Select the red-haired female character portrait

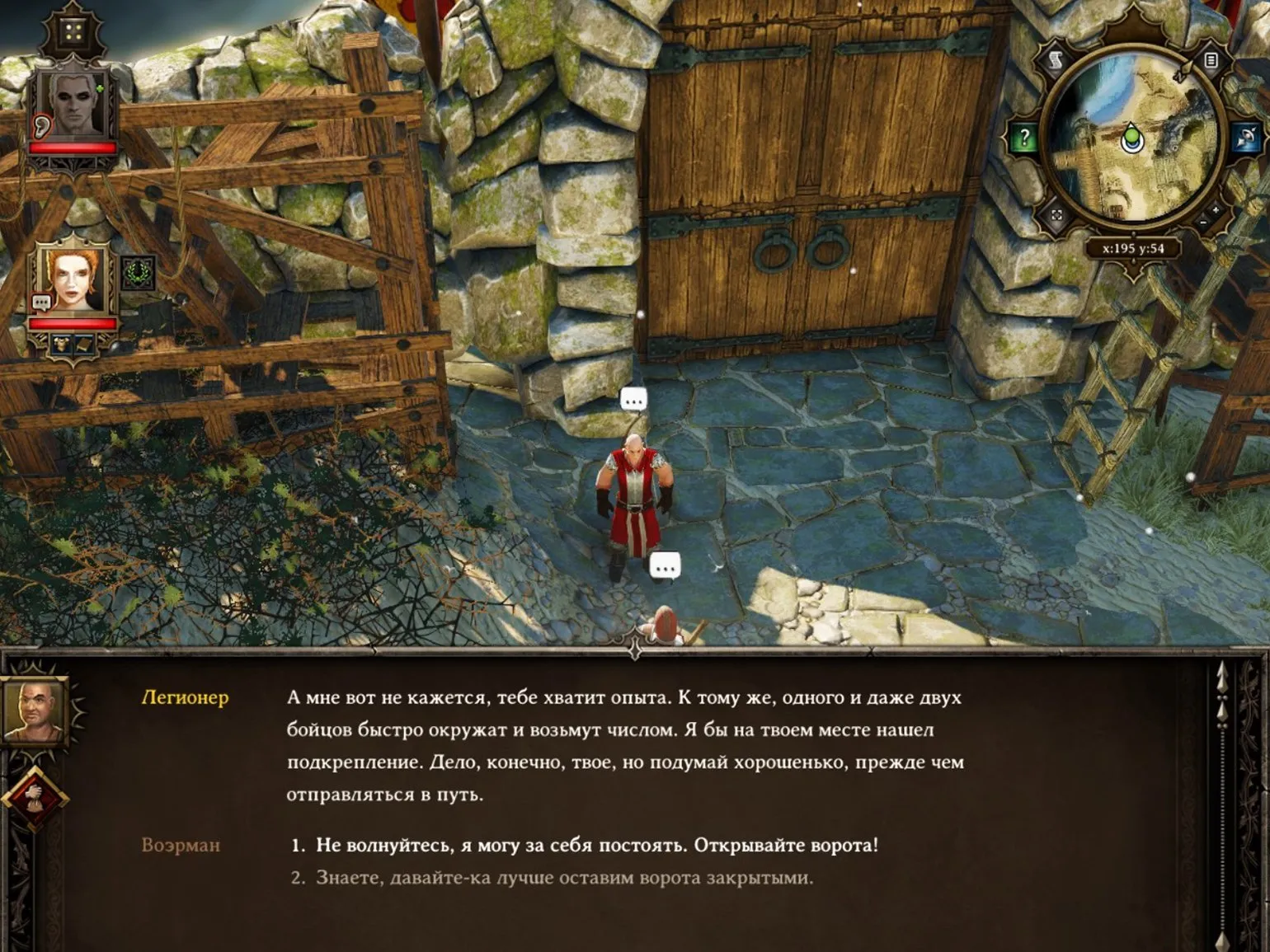pyautogui.click(x=73, y=280)
